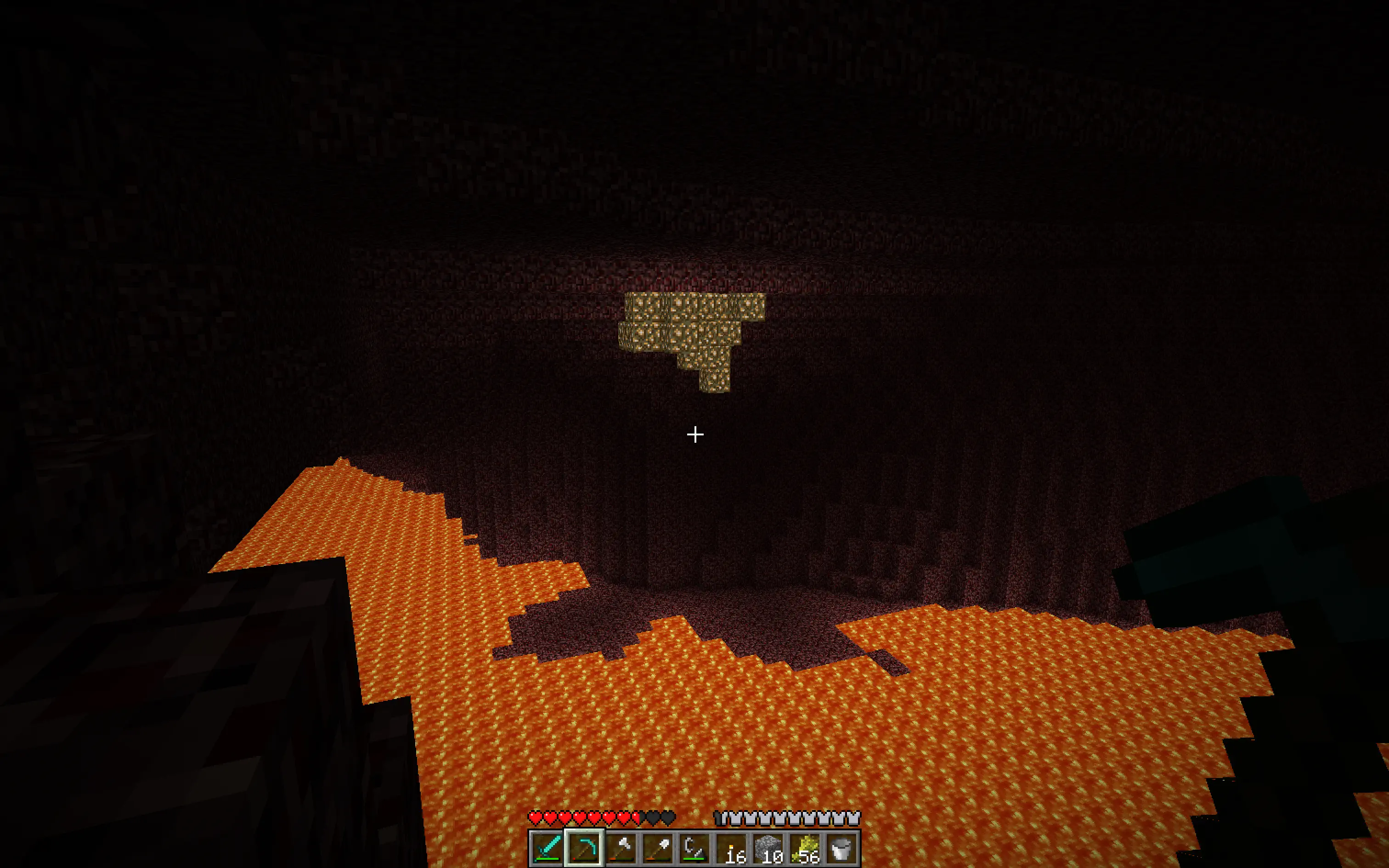This screenshot has width=1389, height=868.
Task: Select the diamond sword hotbar slot
Action: click(x=547, y=847)
